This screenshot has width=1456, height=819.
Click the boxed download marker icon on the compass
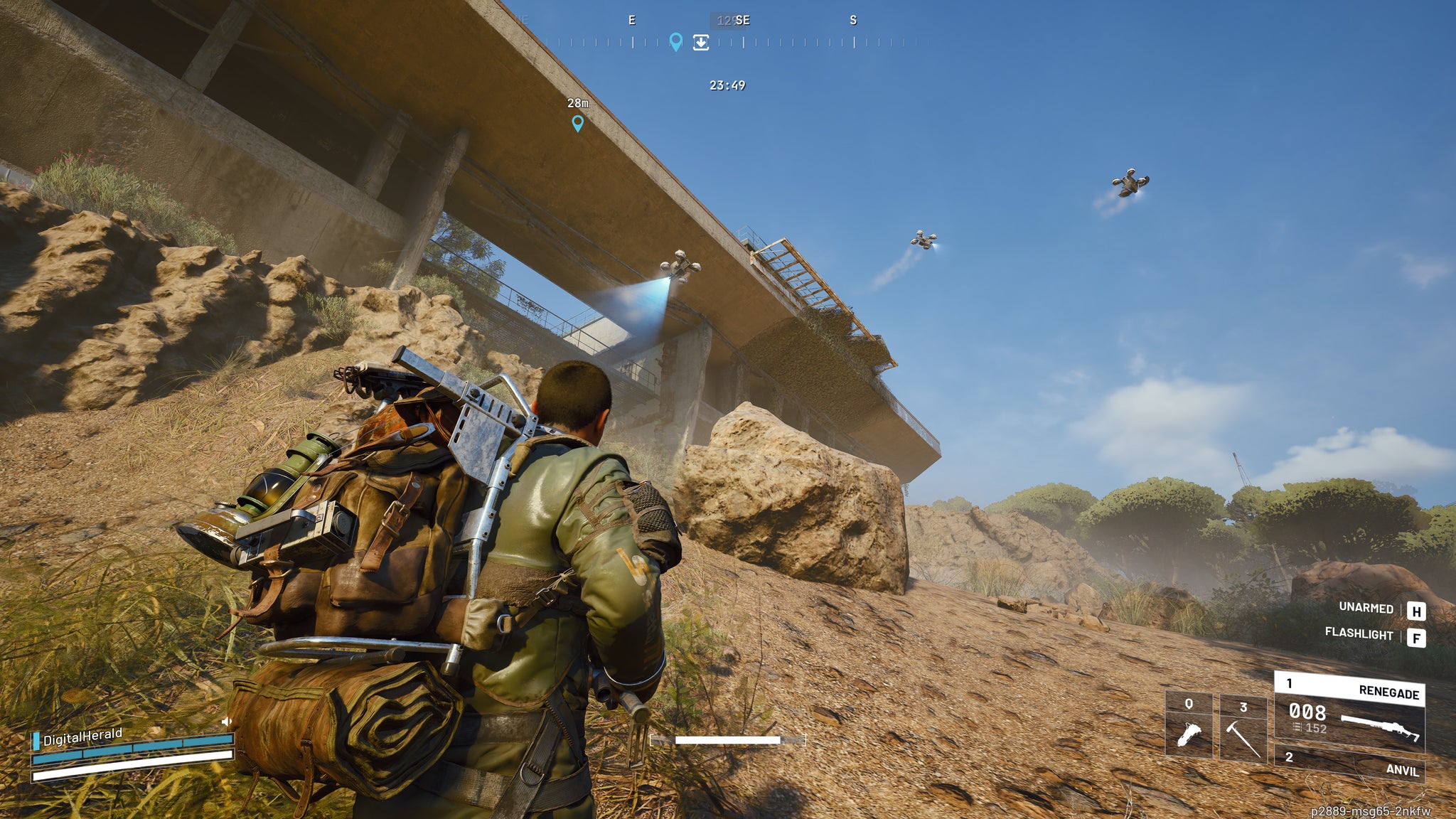point(701,43)
